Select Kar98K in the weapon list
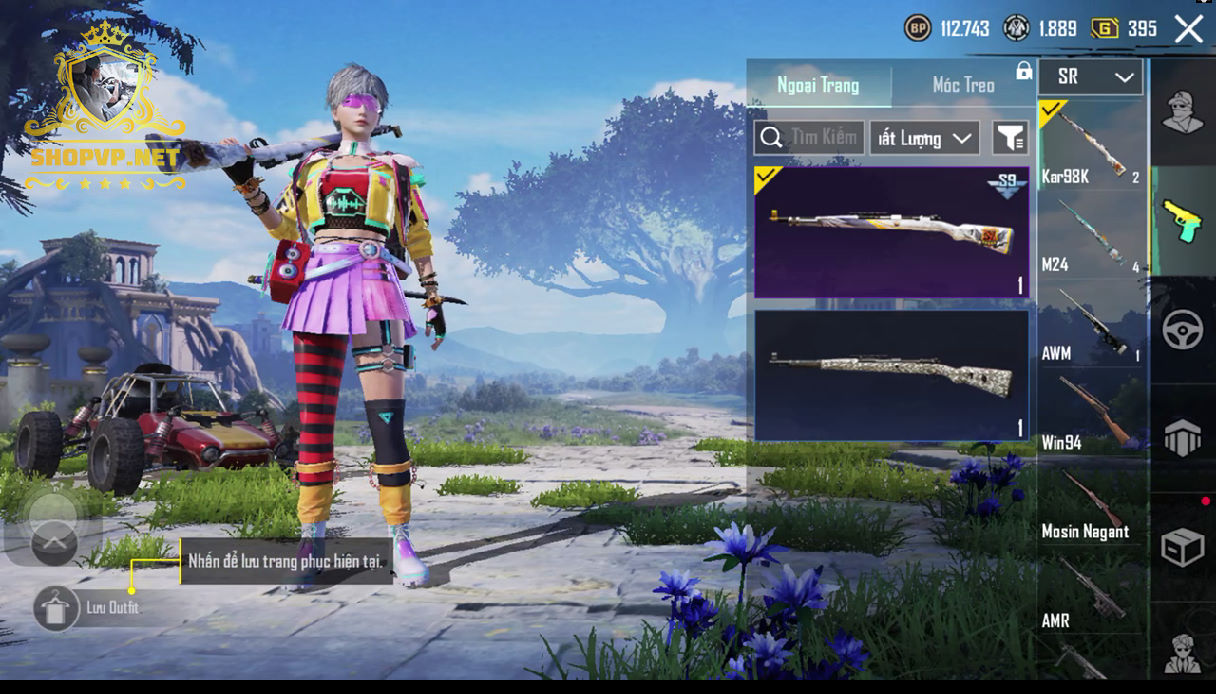Image resolution: width=1216 pixels, height=694 pixels. (1091, 145)
